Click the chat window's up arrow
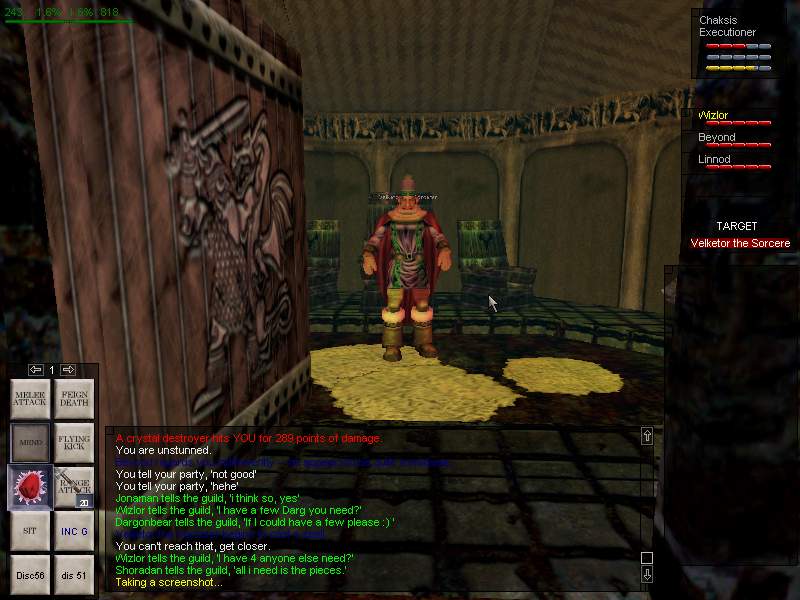This screenshot has height=600, width=800. tap(647, 436)
